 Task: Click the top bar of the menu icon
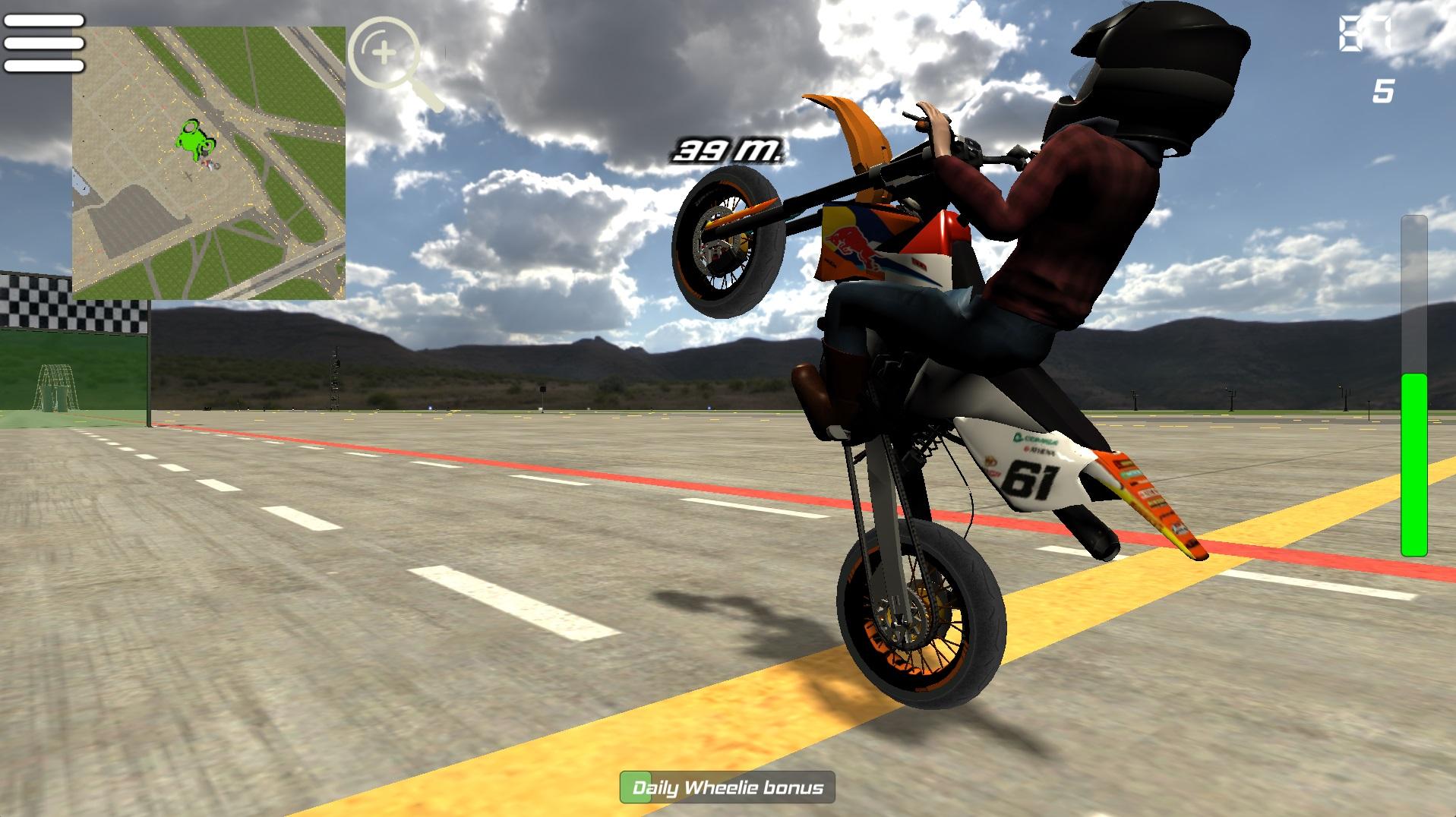tap(43, 19)
